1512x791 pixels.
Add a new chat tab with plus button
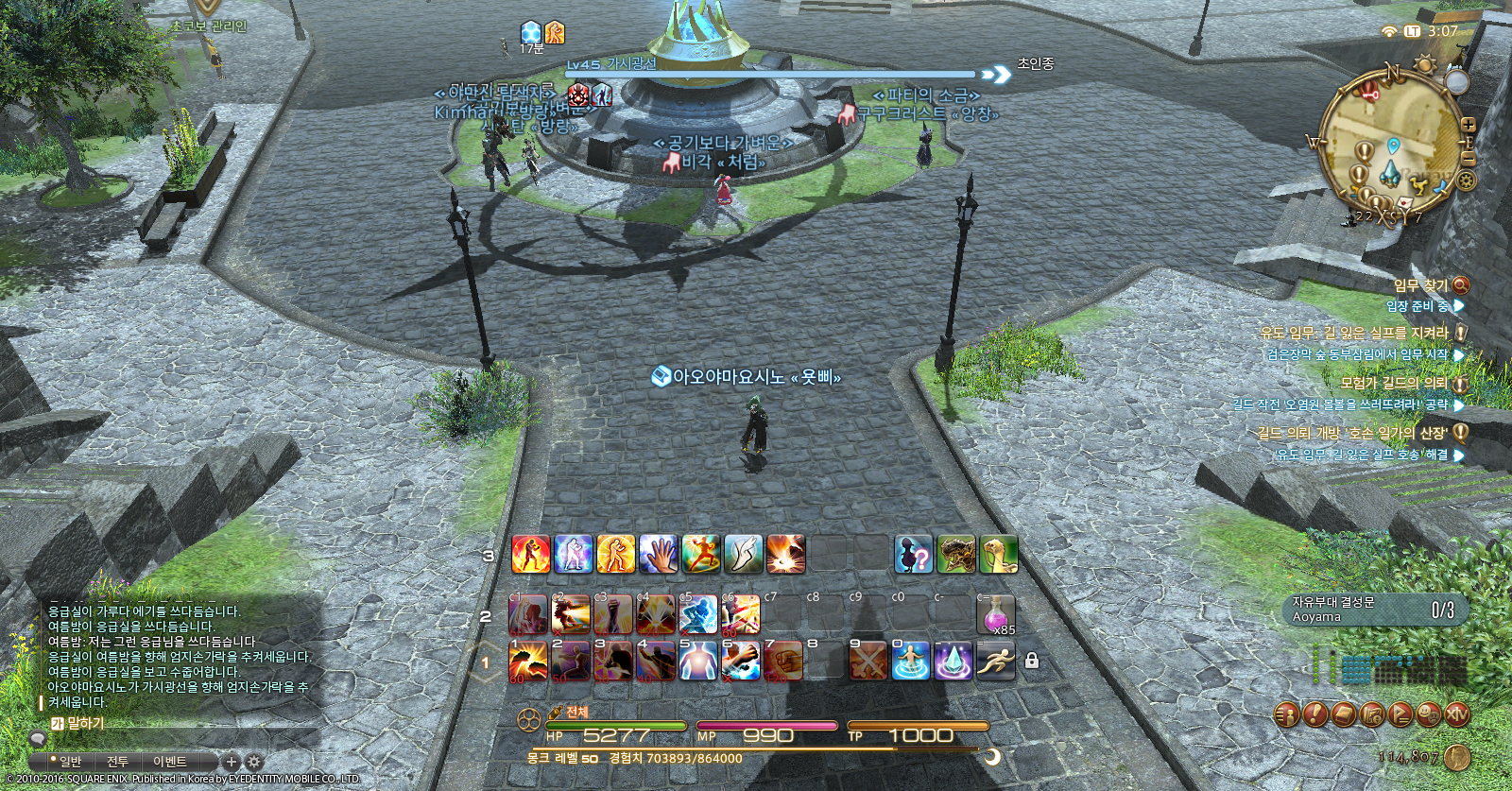(x=231, y=762)
